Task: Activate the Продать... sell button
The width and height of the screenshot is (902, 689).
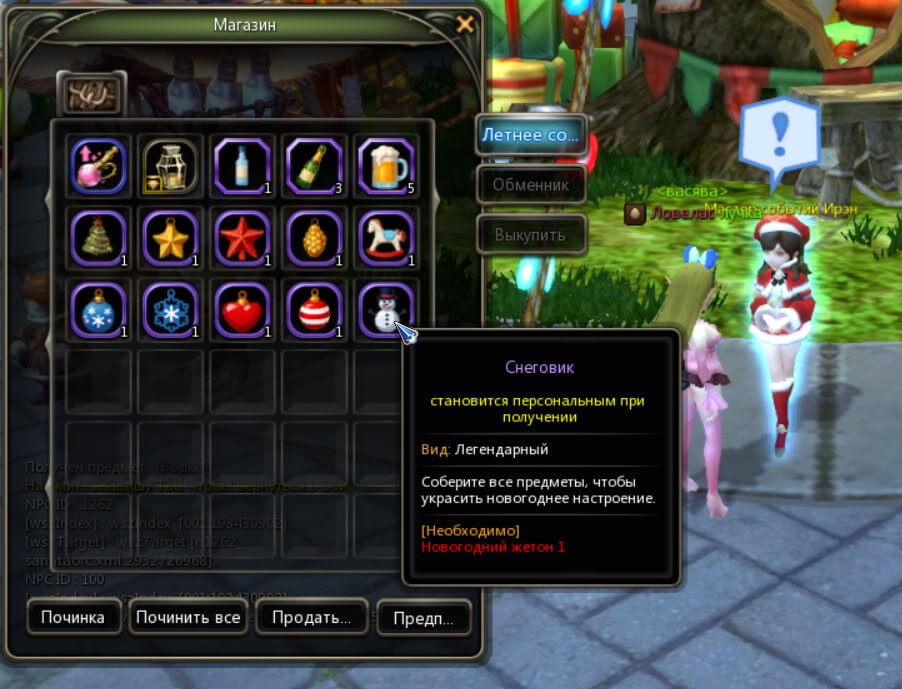Action: pos(310,618)
